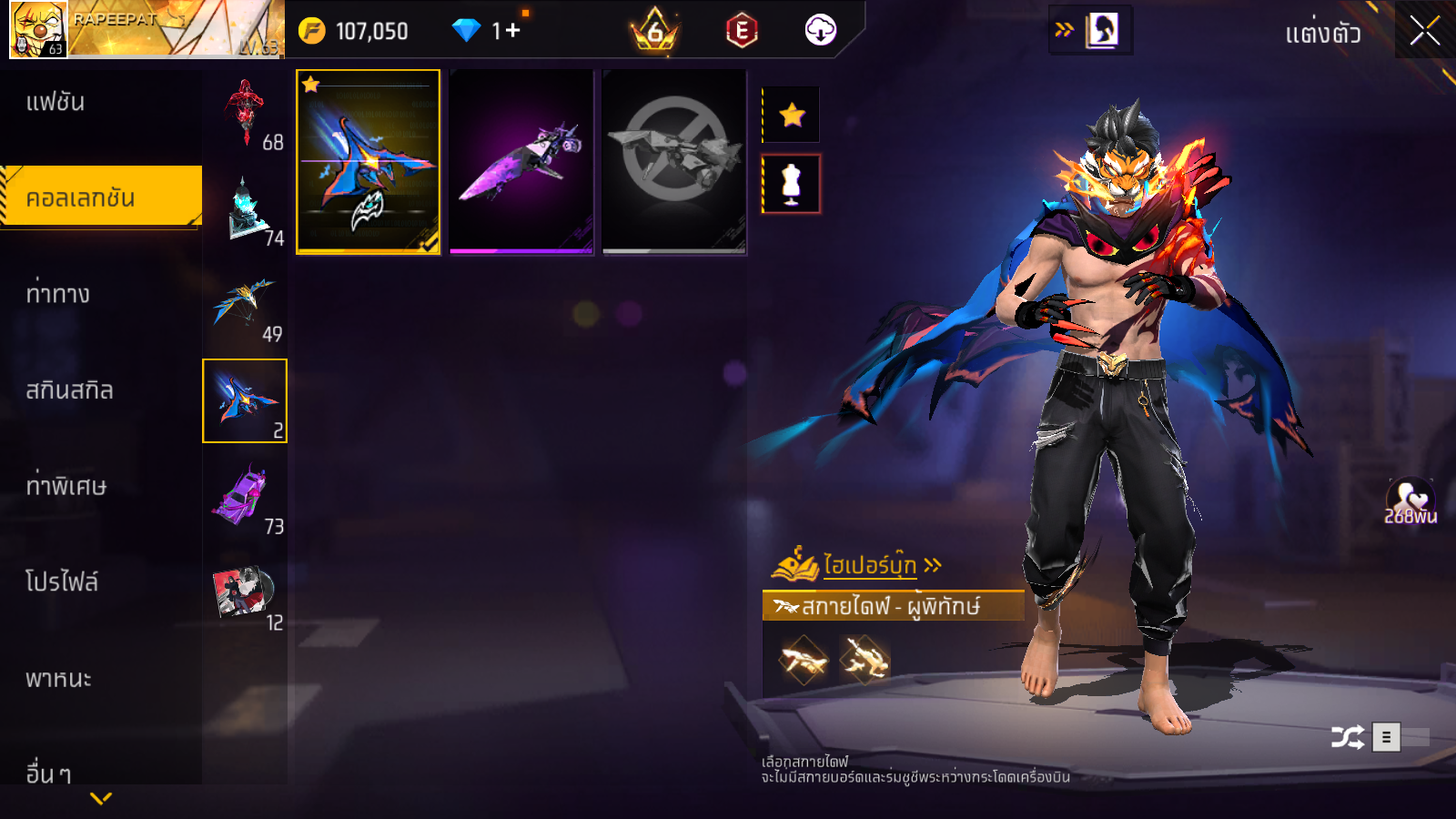Viewport: 1456px width, 819px height.
Task: Pick the equipped blue winged skyboard skin
Action: (369, 162)
